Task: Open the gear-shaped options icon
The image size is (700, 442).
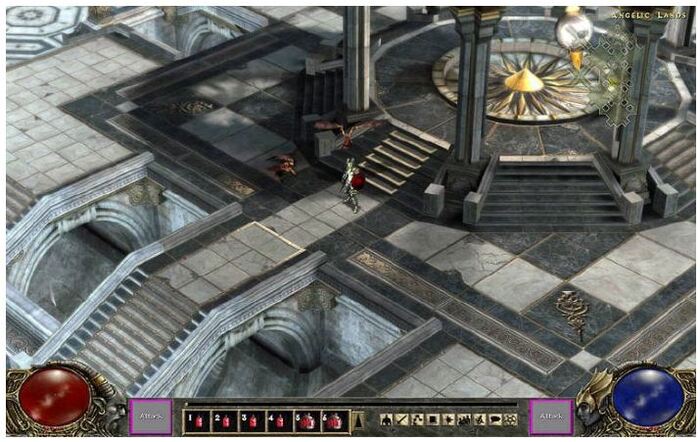Action: (511, 419)
